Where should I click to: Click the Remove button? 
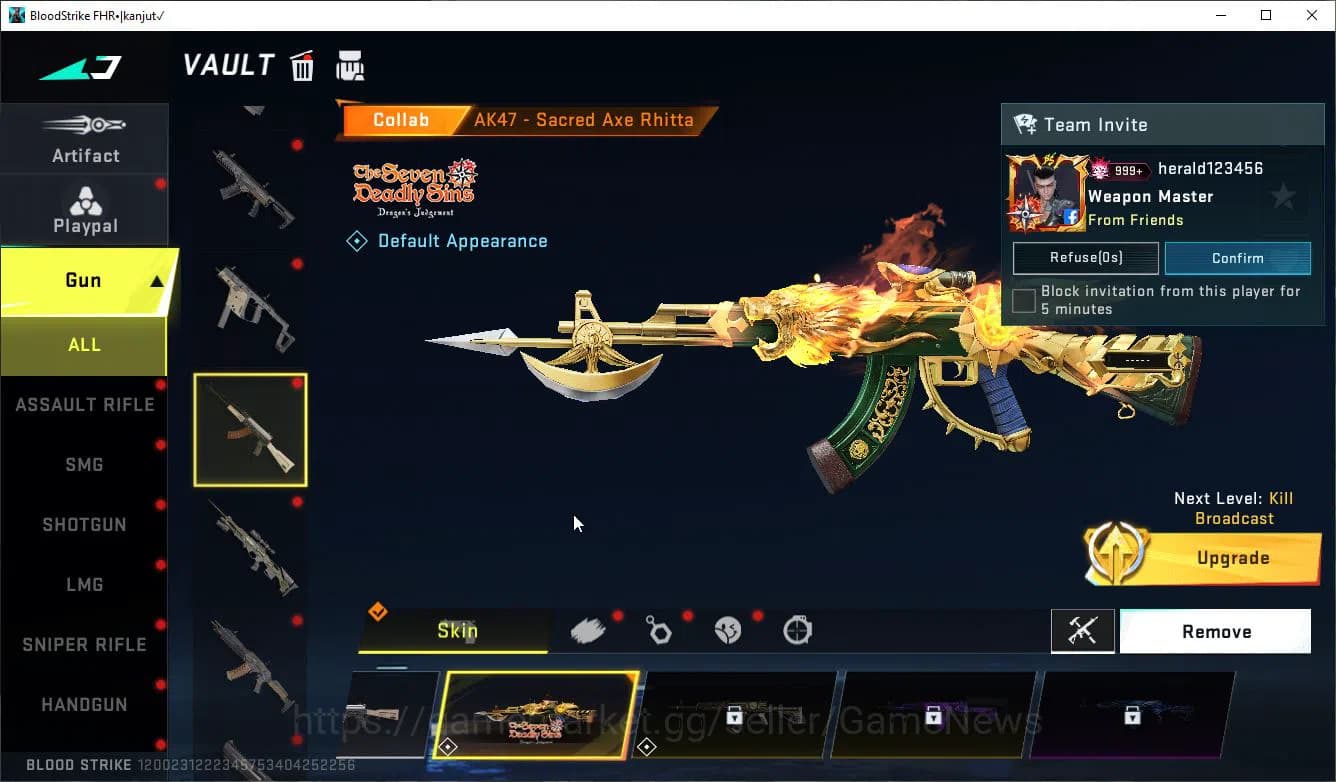(x=1215, y=631)
